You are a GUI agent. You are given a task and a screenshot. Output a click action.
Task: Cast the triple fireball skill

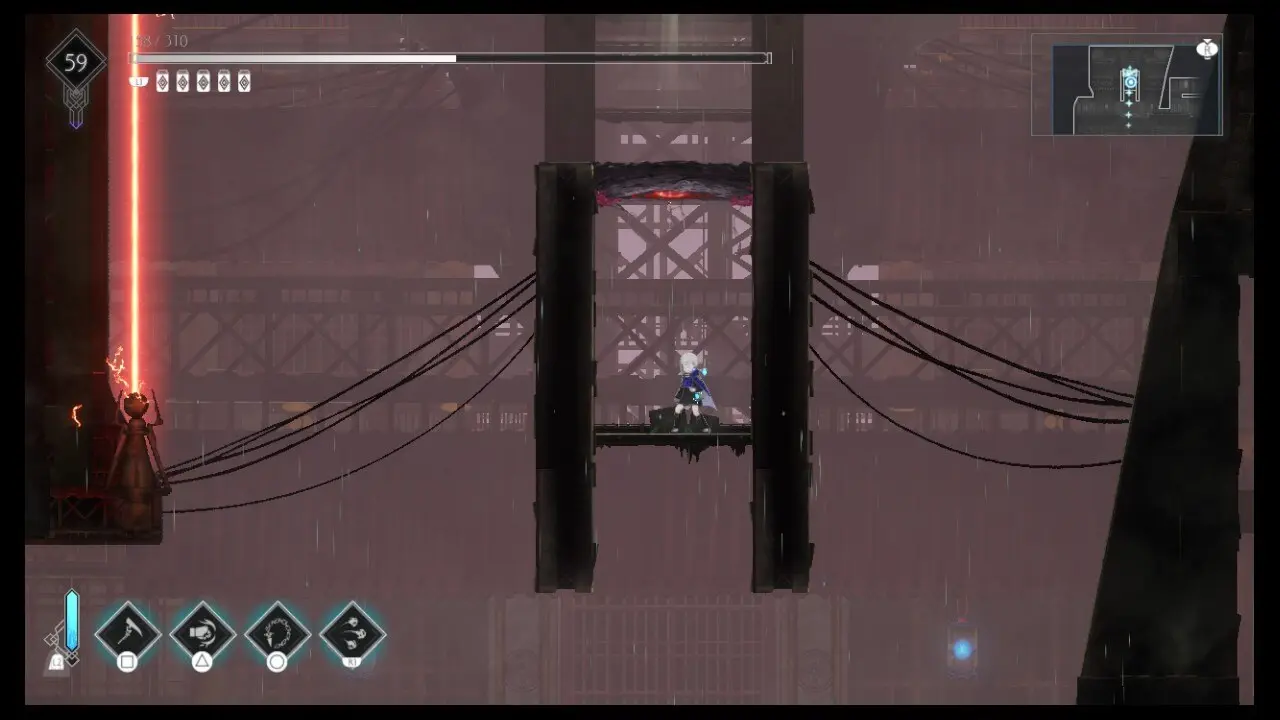(352, 631)
